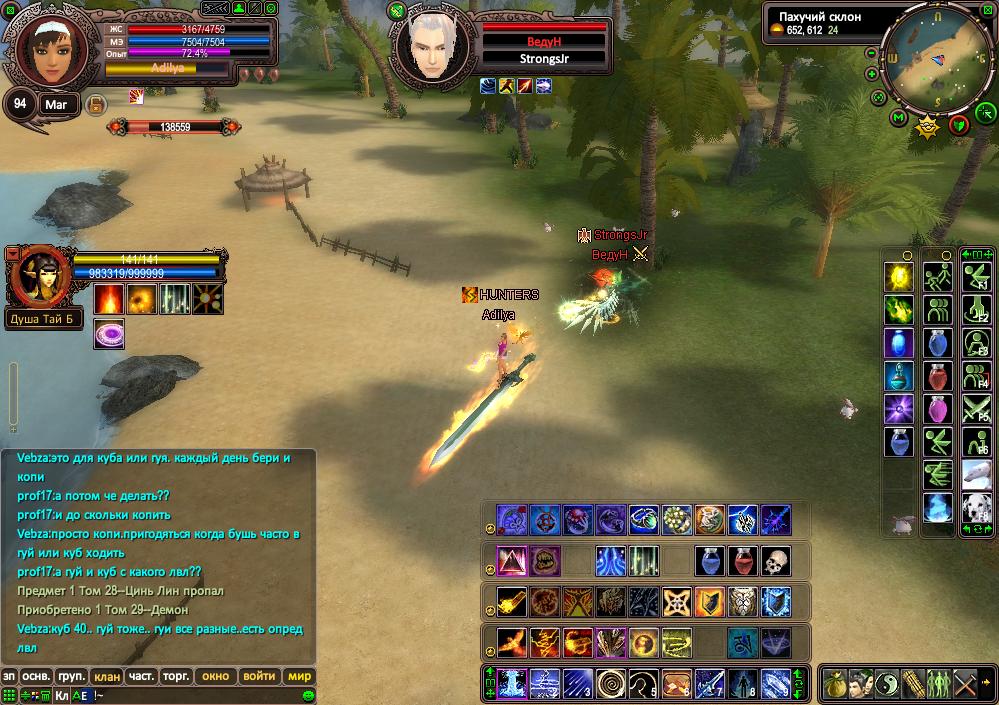Viewport: 999px width, 705px height.
Task: Select the мир world chat tab
Action: 299,676
